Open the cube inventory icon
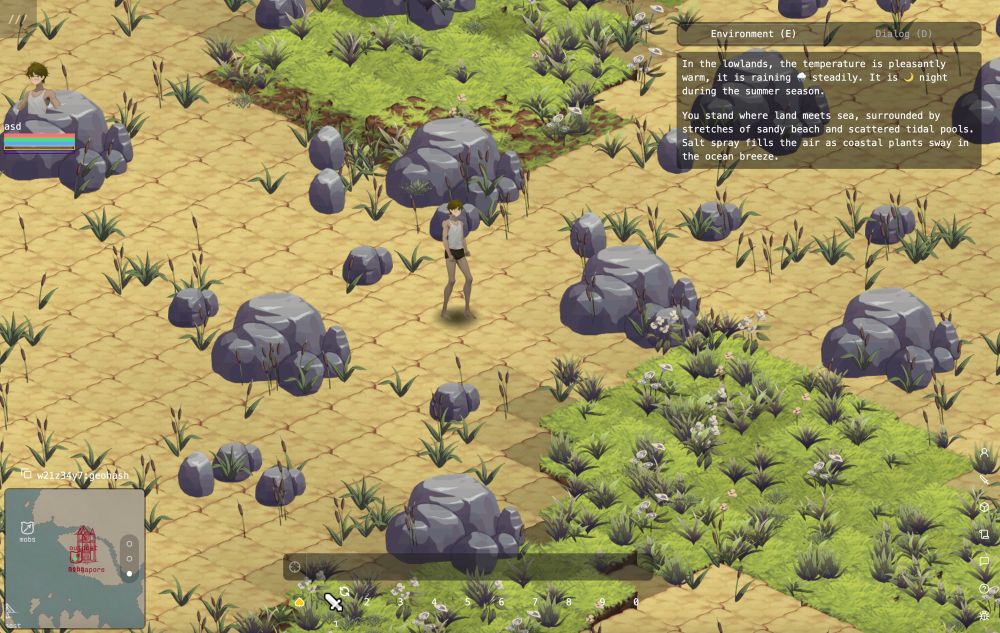 click(984, 507)
